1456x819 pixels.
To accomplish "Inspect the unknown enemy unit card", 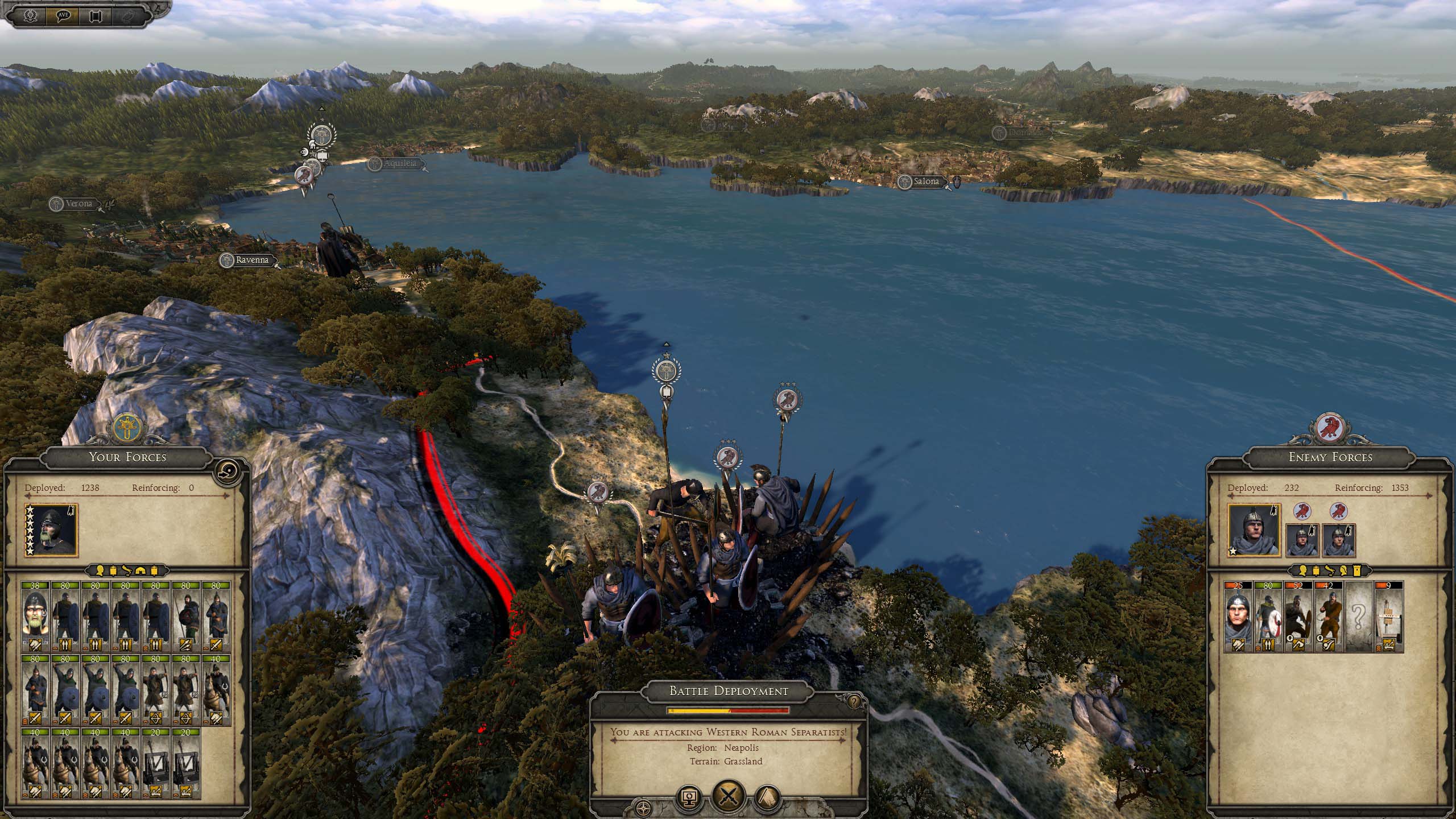I will [1358, 616].
